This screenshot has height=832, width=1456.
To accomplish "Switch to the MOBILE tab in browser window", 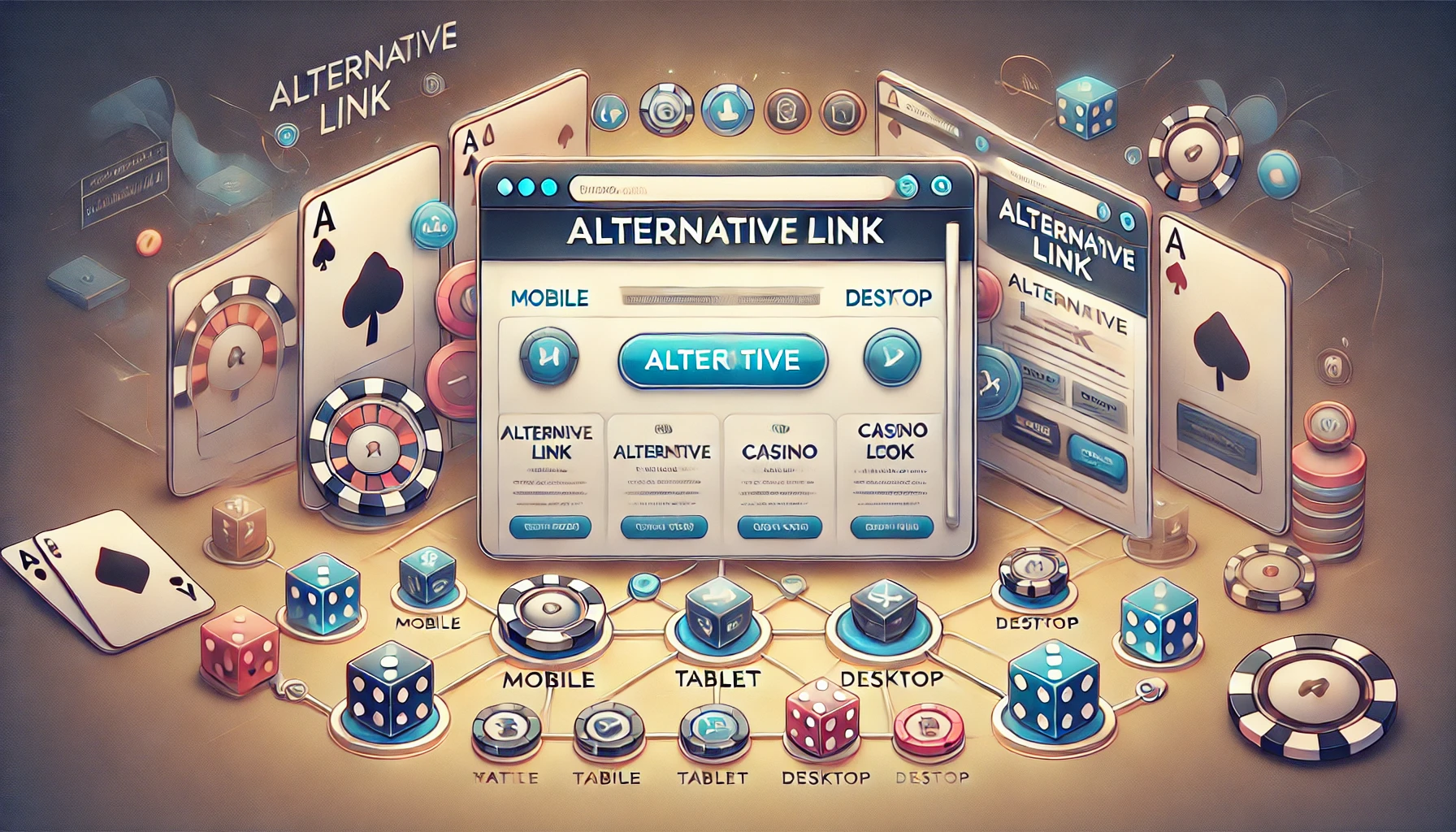I will pyautogui.click(x=549, y=298).
